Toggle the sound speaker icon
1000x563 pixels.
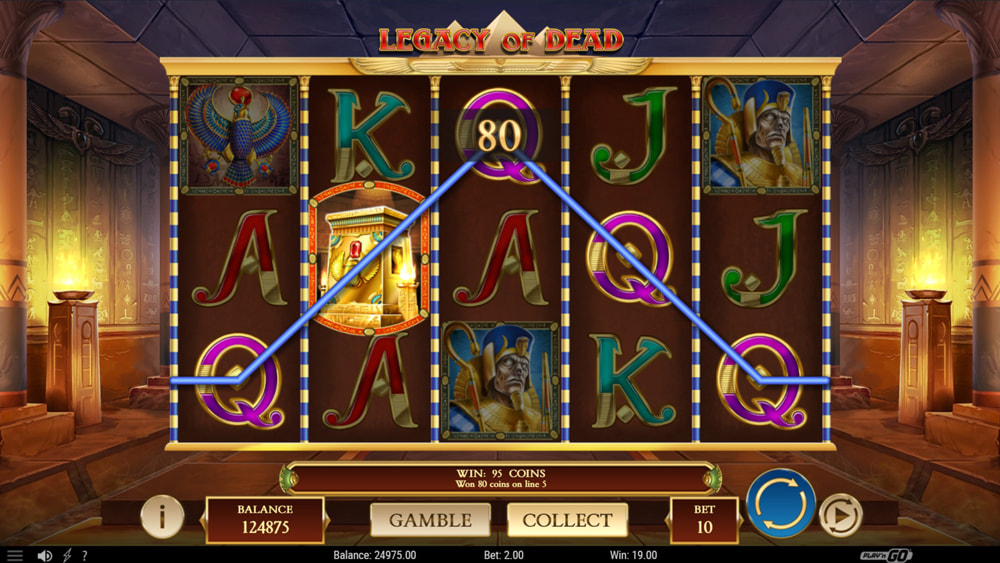(44, 555)
